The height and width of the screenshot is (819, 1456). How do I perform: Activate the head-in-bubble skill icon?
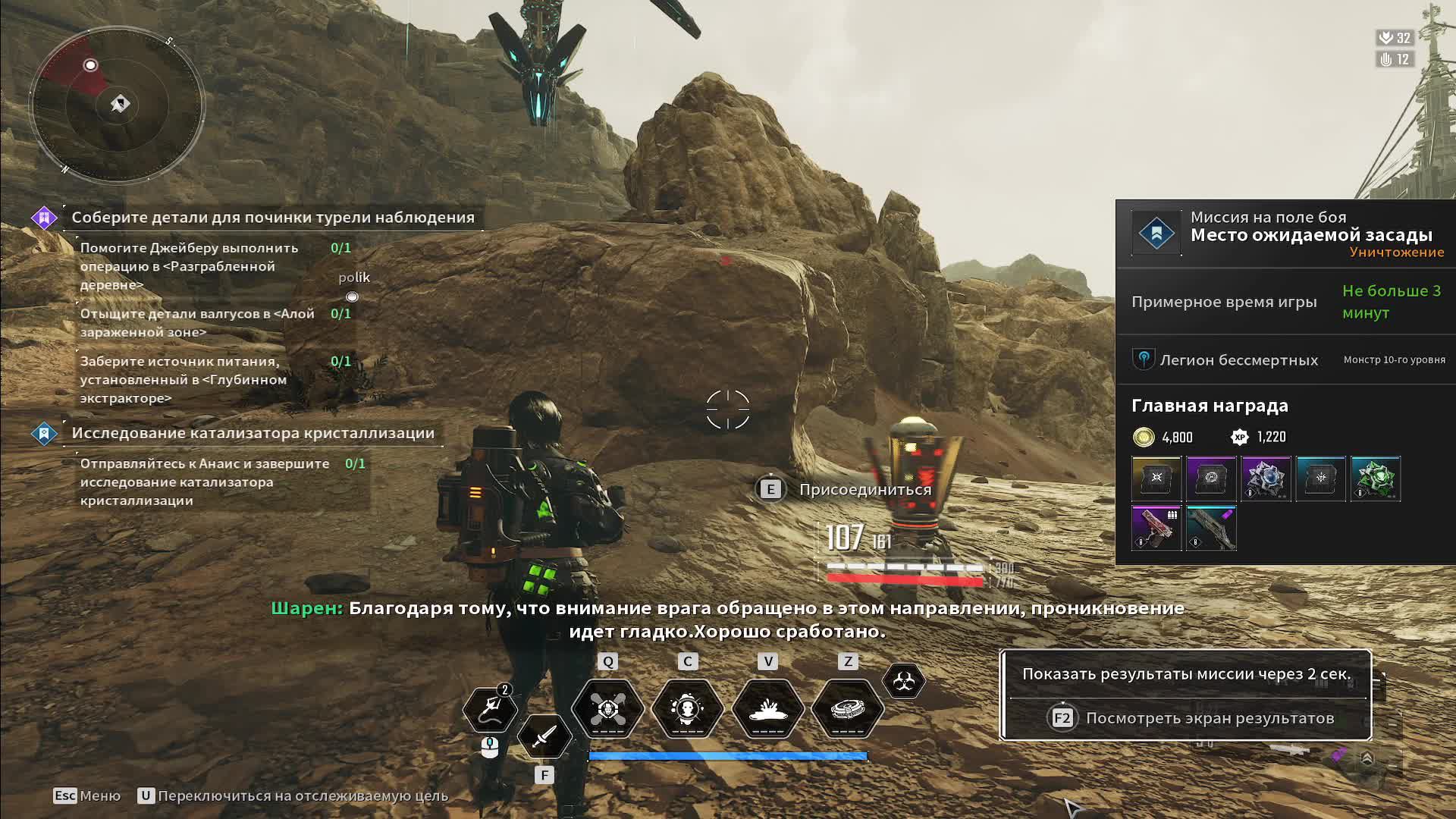point(688,709)
